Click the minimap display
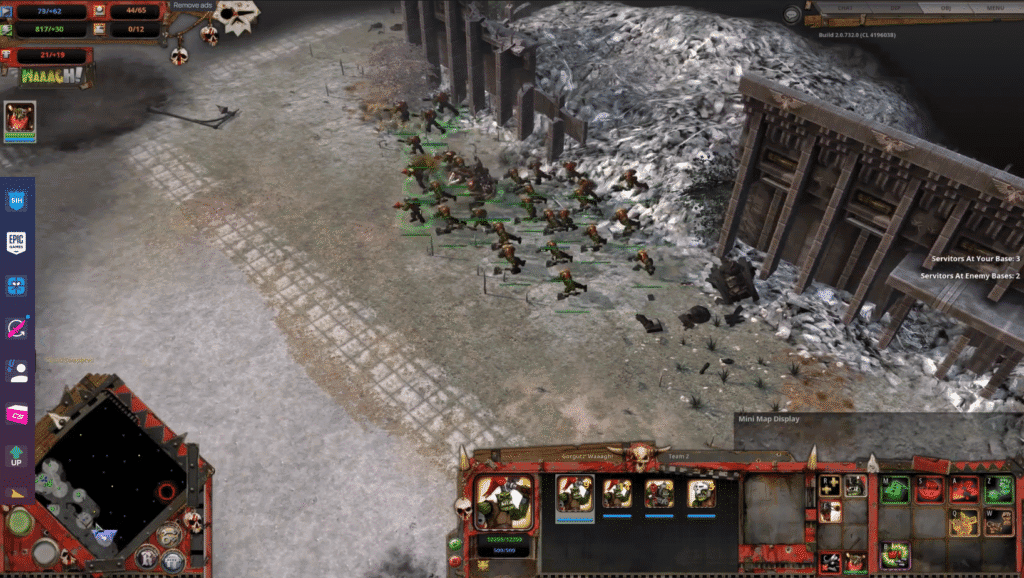 click(x=108, y=469)
